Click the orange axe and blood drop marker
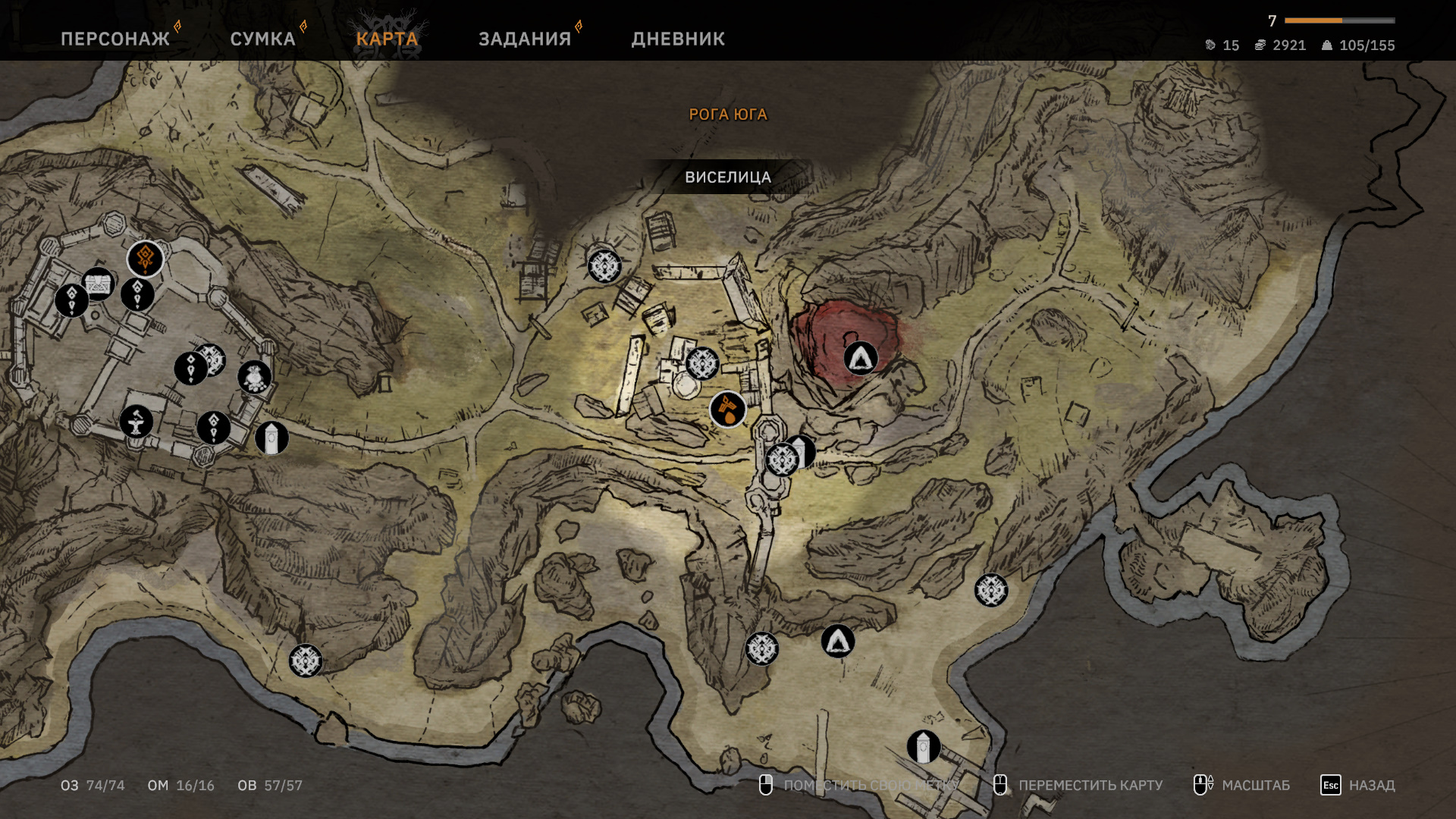 [728, 409]
